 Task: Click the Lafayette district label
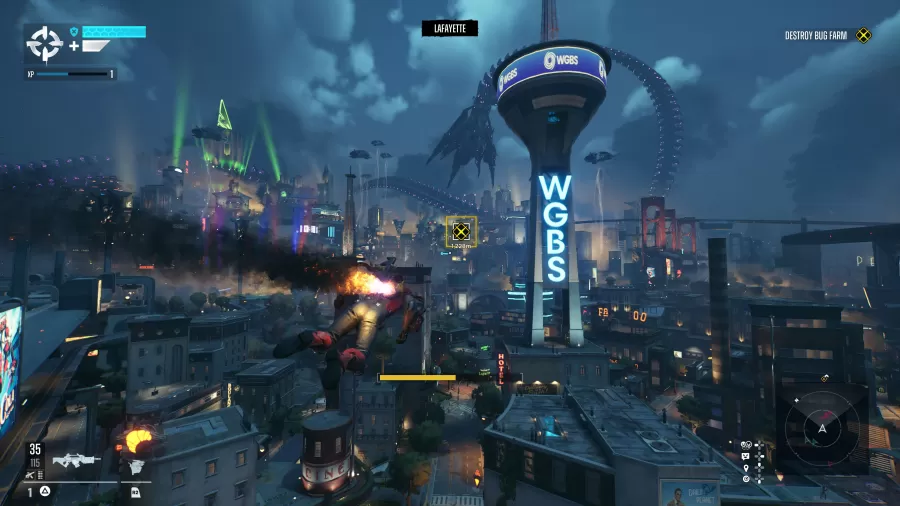pos(450,29)
